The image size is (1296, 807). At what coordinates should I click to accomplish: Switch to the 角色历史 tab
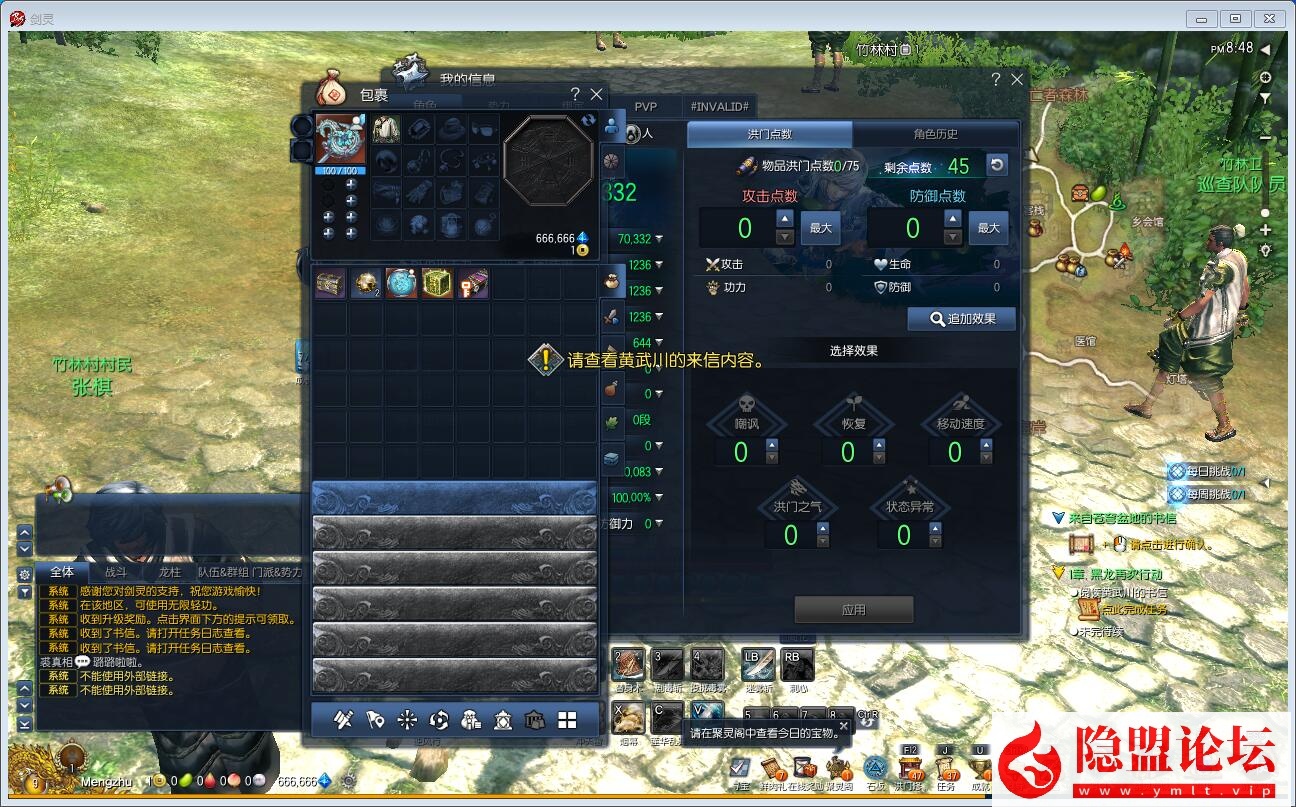pyautogui.click(x=935, y=134)
